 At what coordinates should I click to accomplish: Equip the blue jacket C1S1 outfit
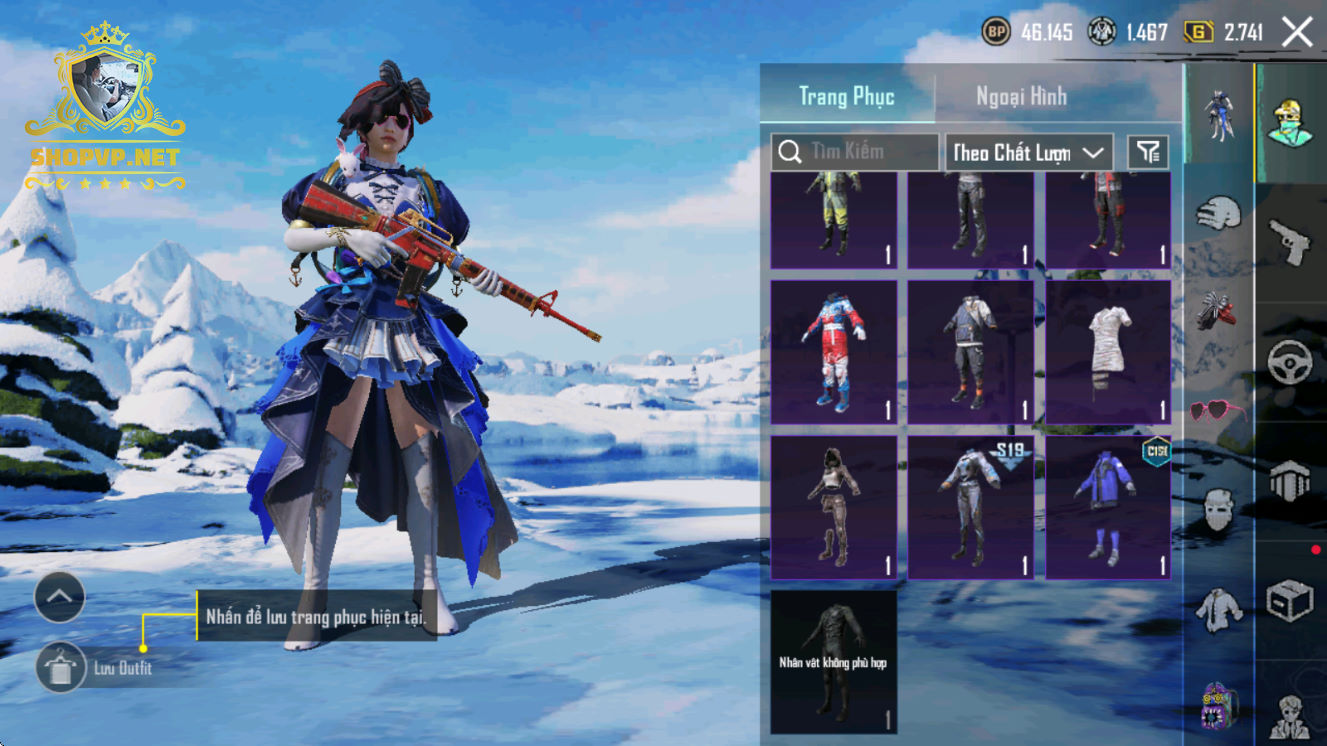tap(1108, 507)
